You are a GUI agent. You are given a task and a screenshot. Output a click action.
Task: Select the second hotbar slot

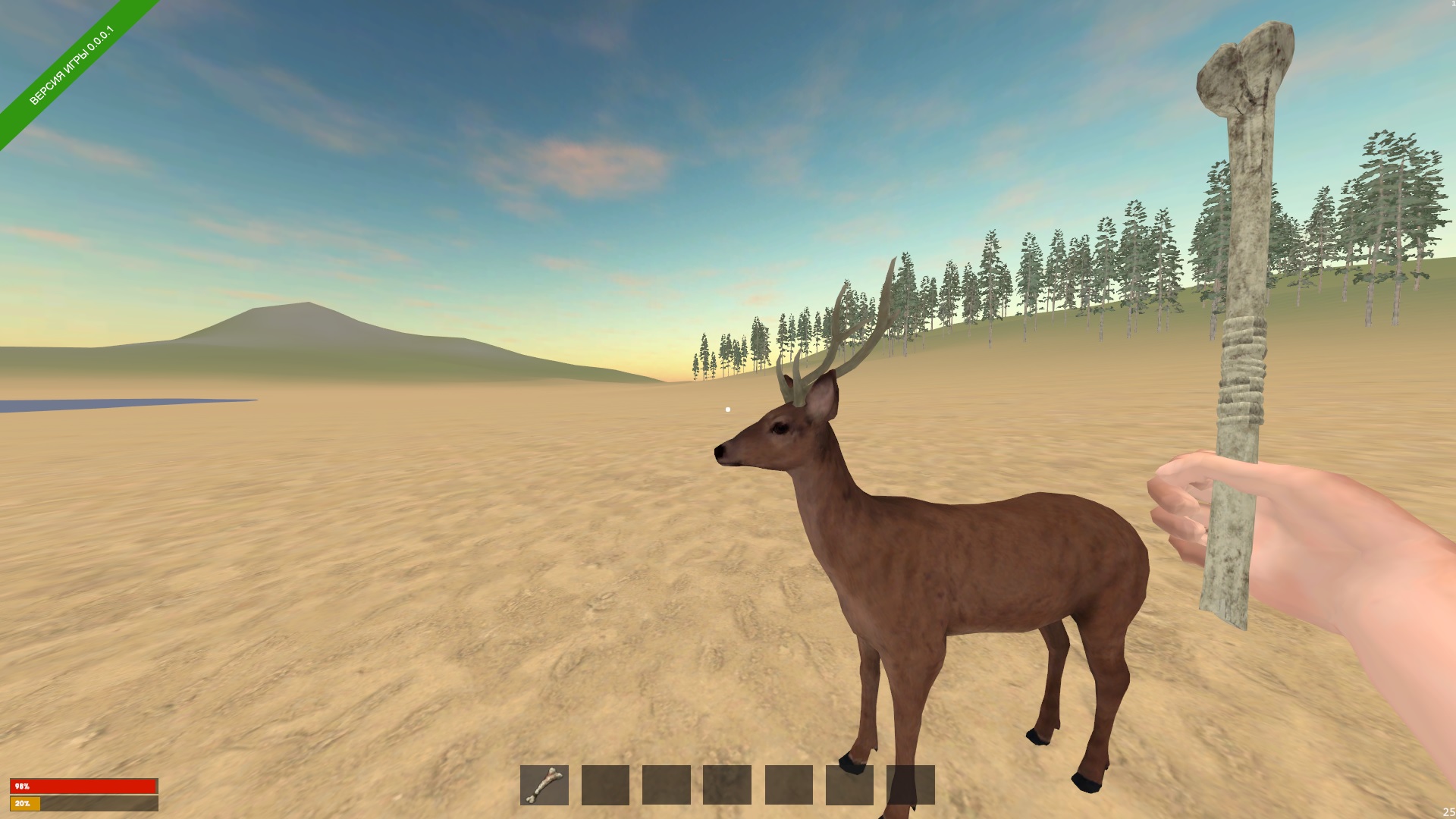pyautogui.click(x=605, y=786)
